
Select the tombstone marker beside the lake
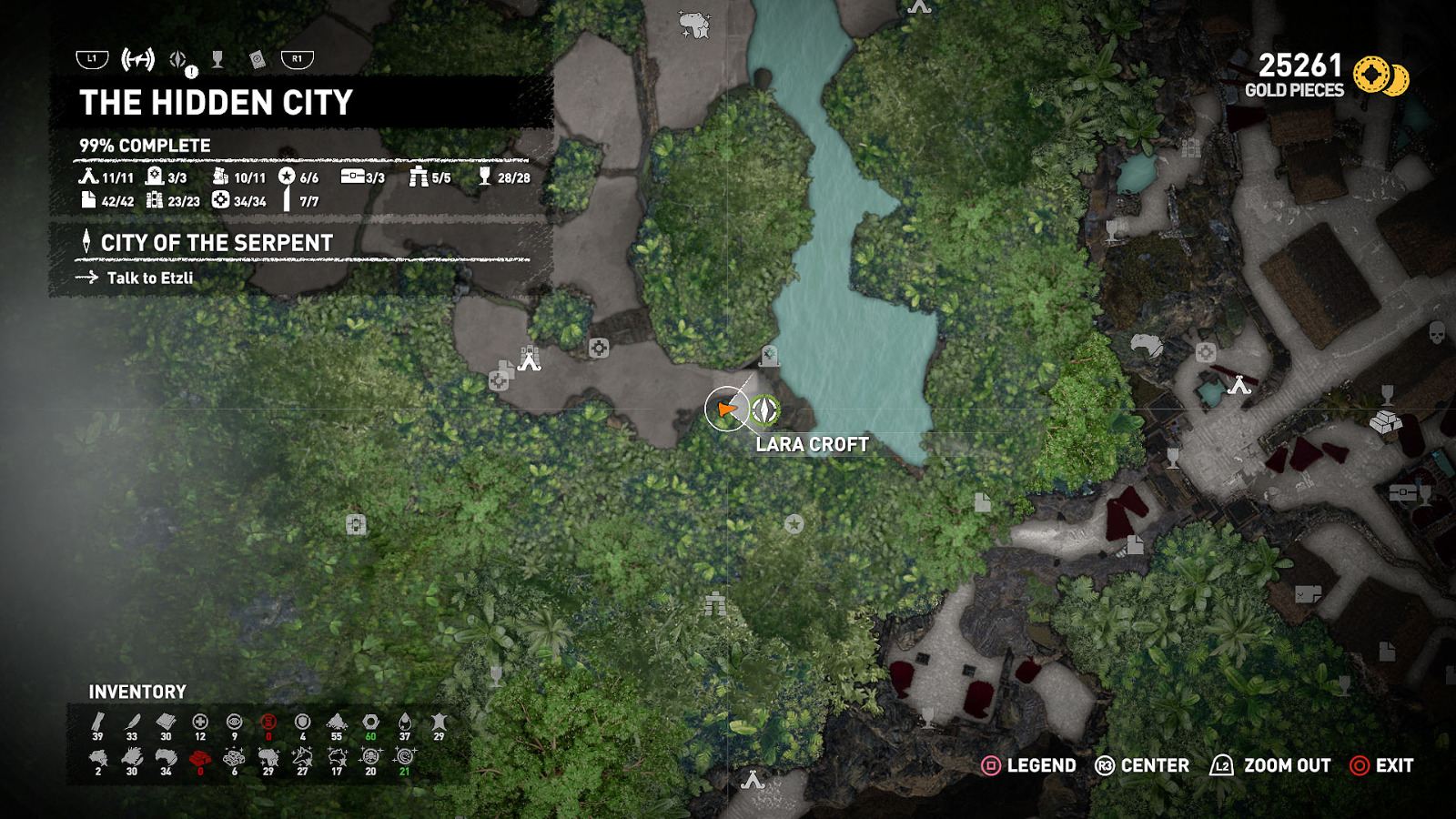point(770,356)
